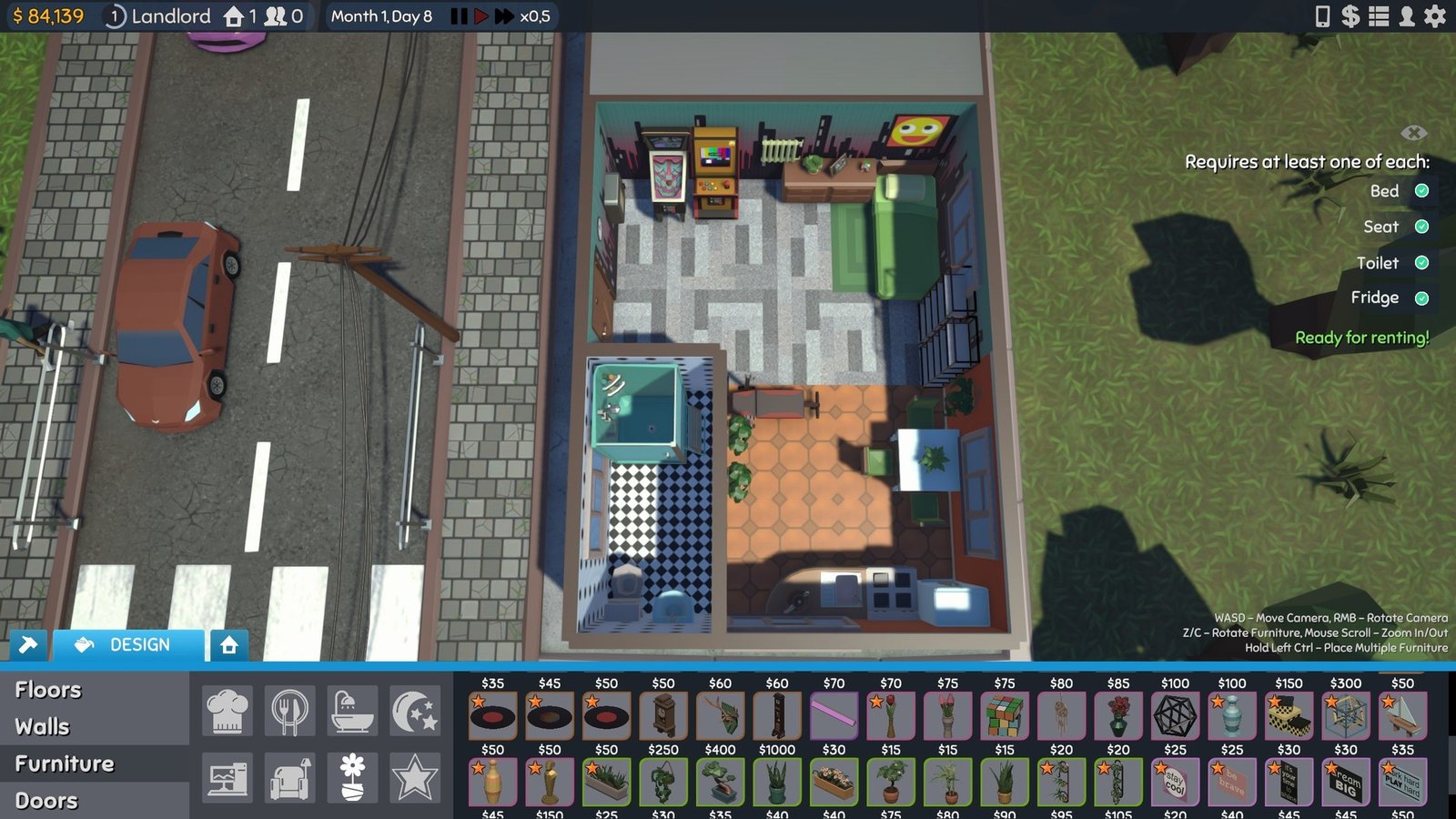Open the profile icon in the top bar

1407,15
